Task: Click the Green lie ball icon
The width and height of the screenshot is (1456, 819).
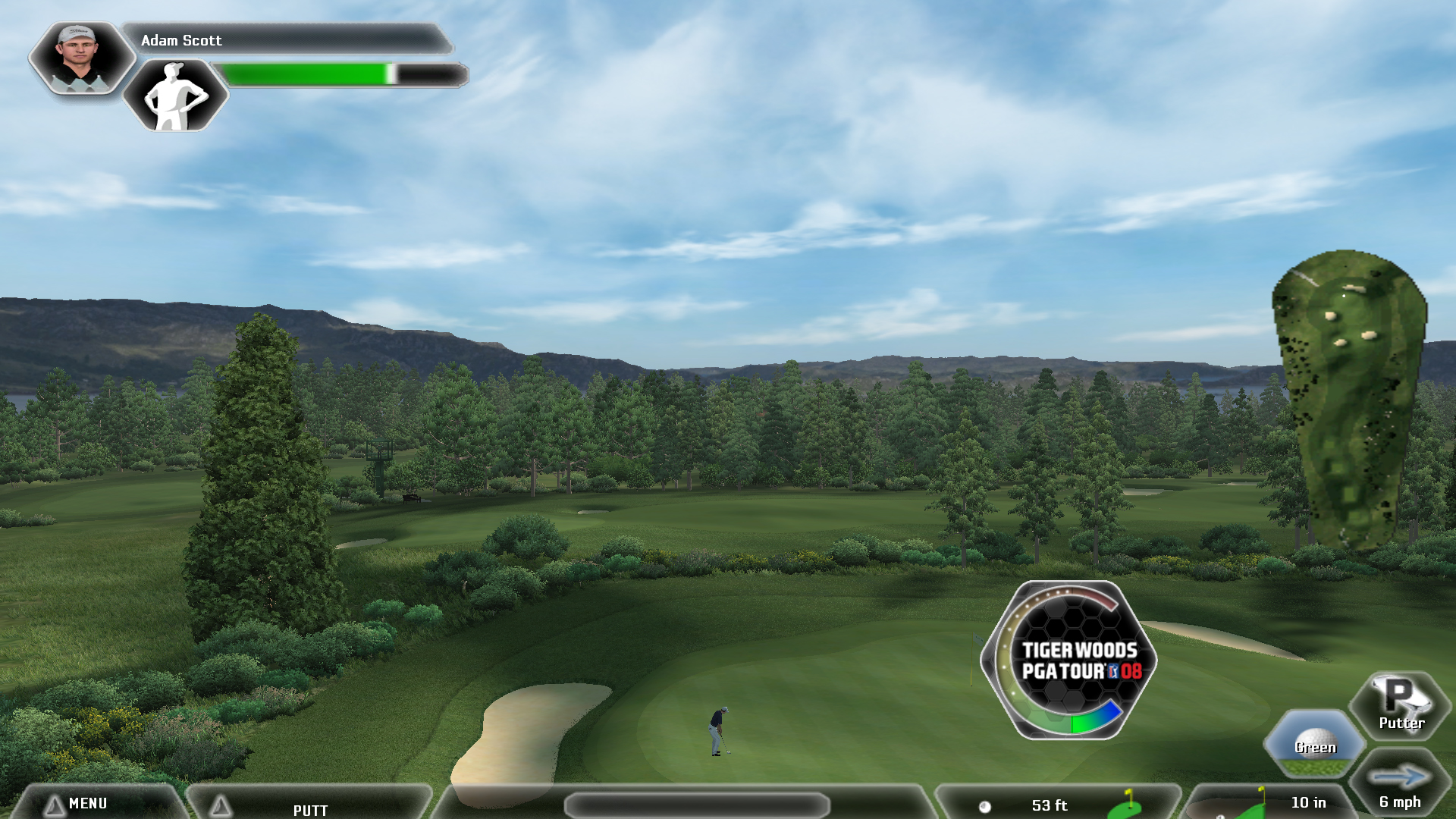Action: (x=1314, y=743)
